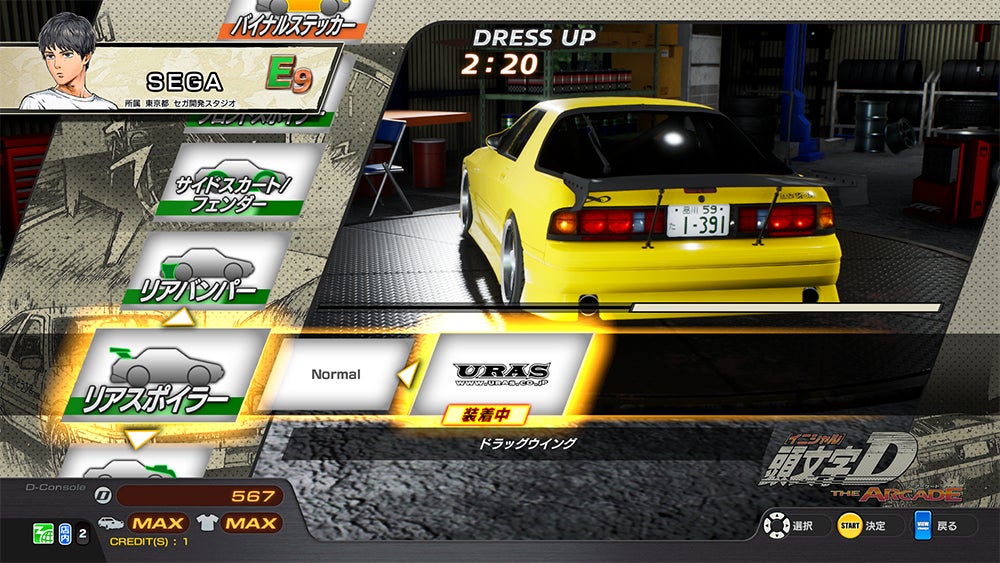Viewport: 1000px width, 563px height.
Task: Choose the サイドスカート/フェンダー category
Action: 232,180
